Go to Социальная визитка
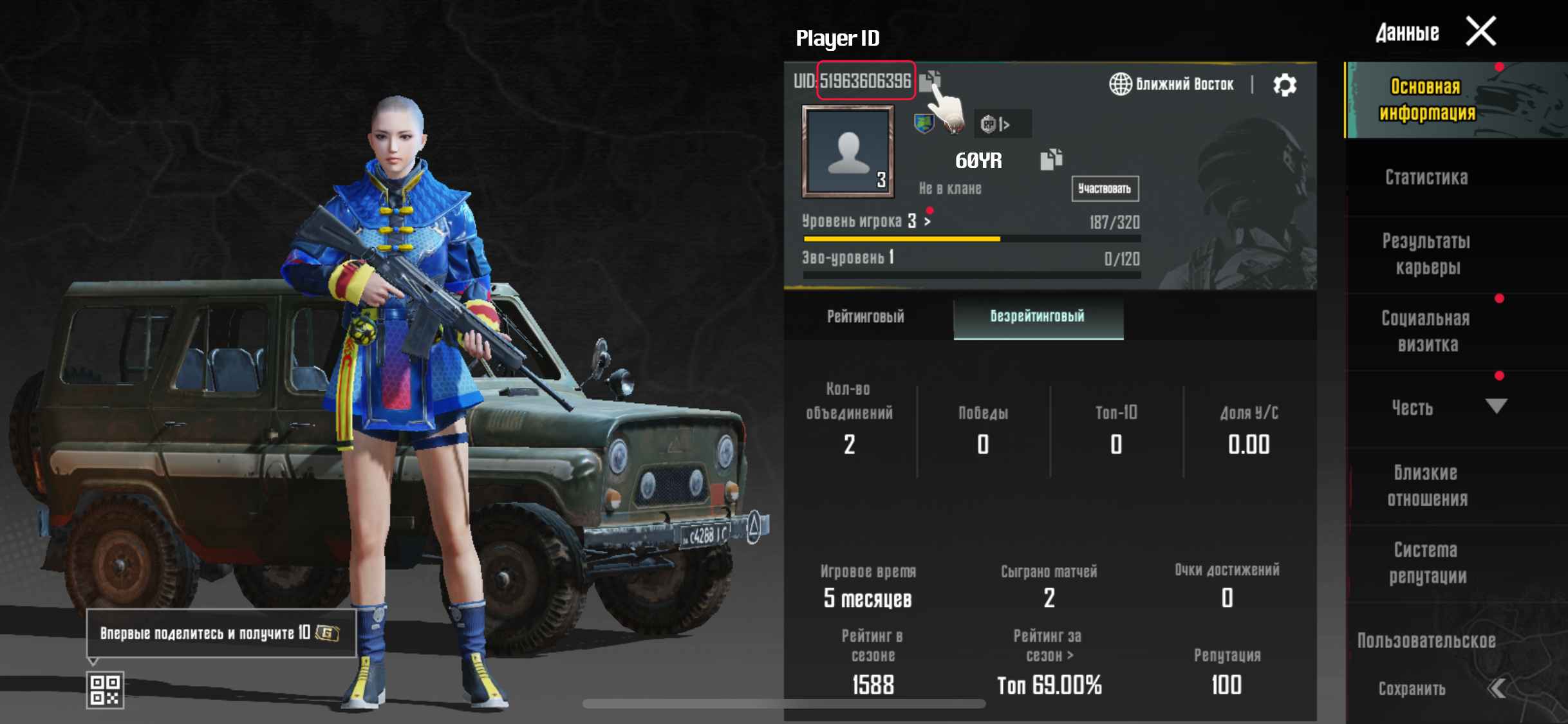Viewport: 1568px width, 724px height. click(1426, 331)
